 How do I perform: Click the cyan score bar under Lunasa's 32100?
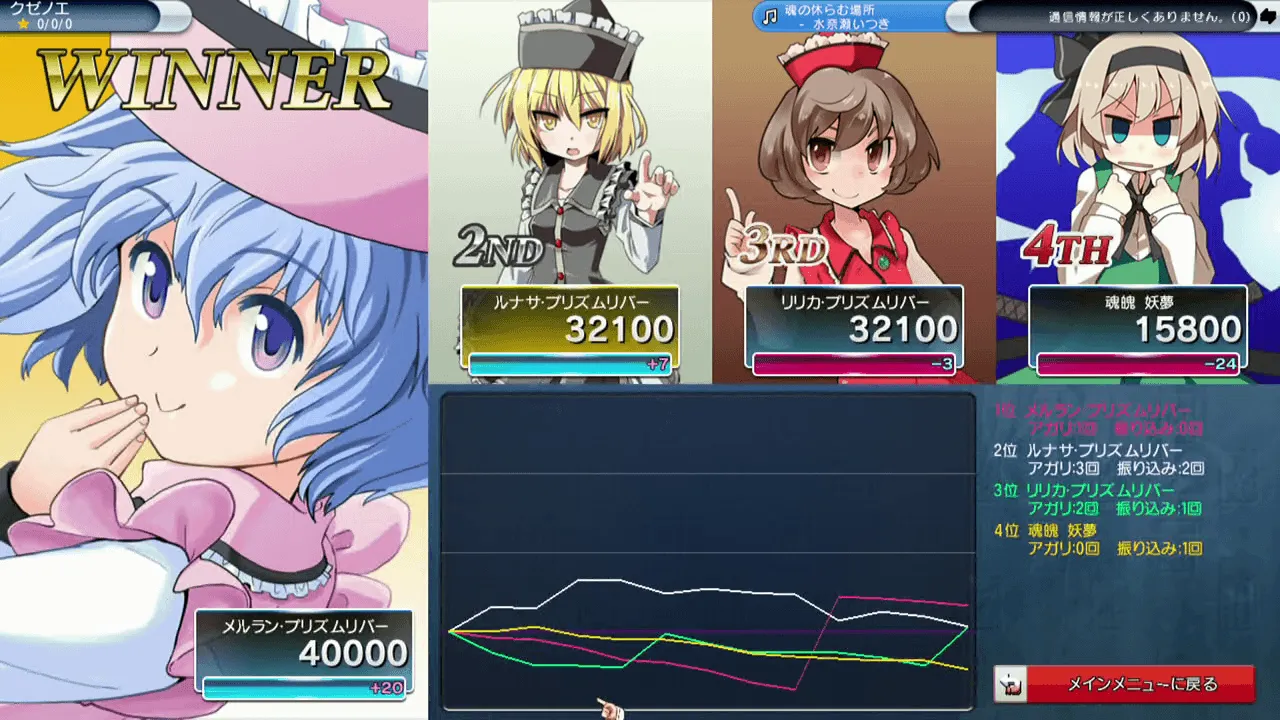tap(571, 363)
